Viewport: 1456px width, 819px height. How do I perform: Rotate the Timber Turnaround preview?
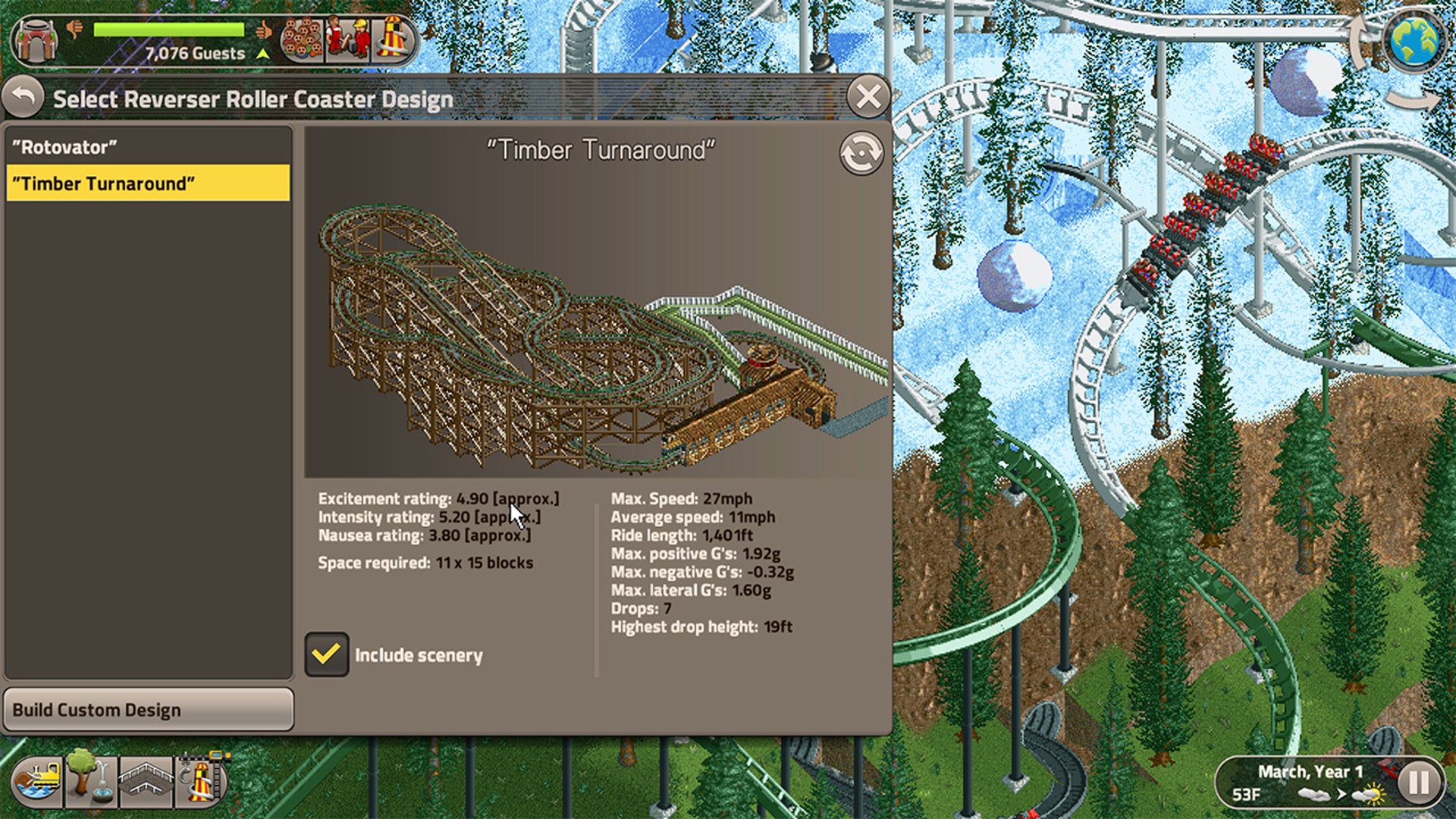click(x=861, y=152)
